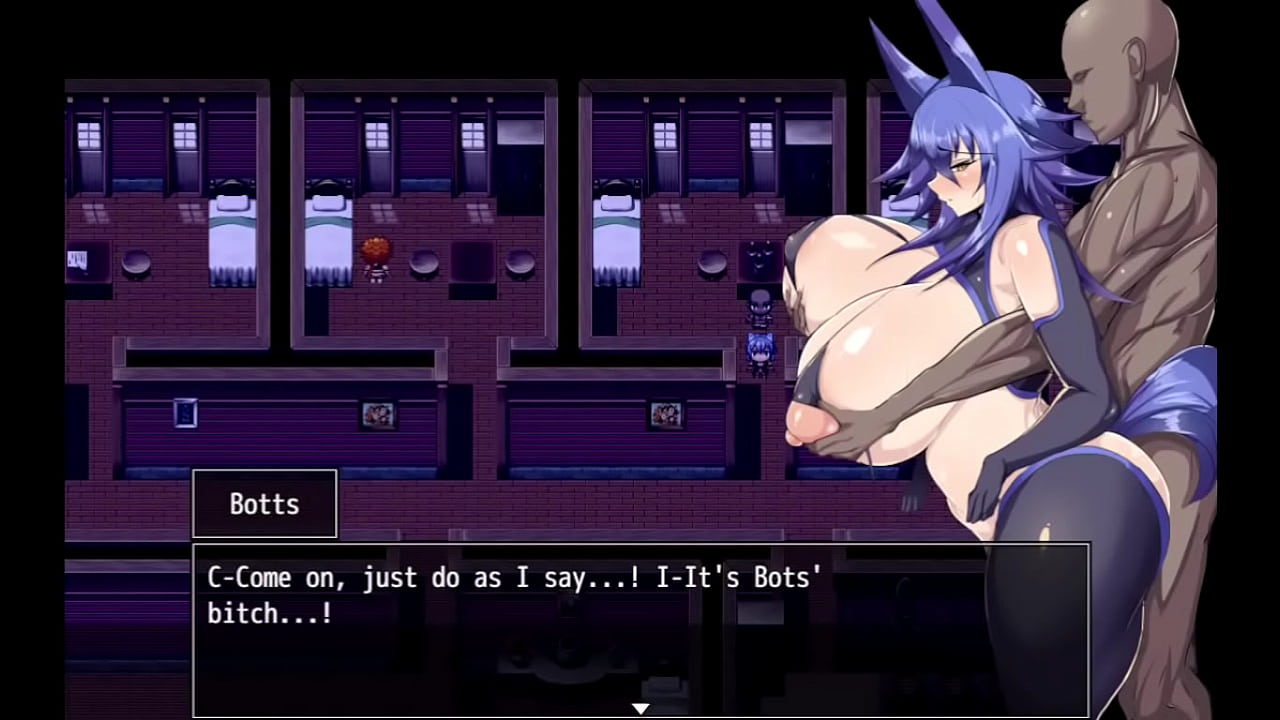Click the large character artwork on the right

pos(1000,300)
